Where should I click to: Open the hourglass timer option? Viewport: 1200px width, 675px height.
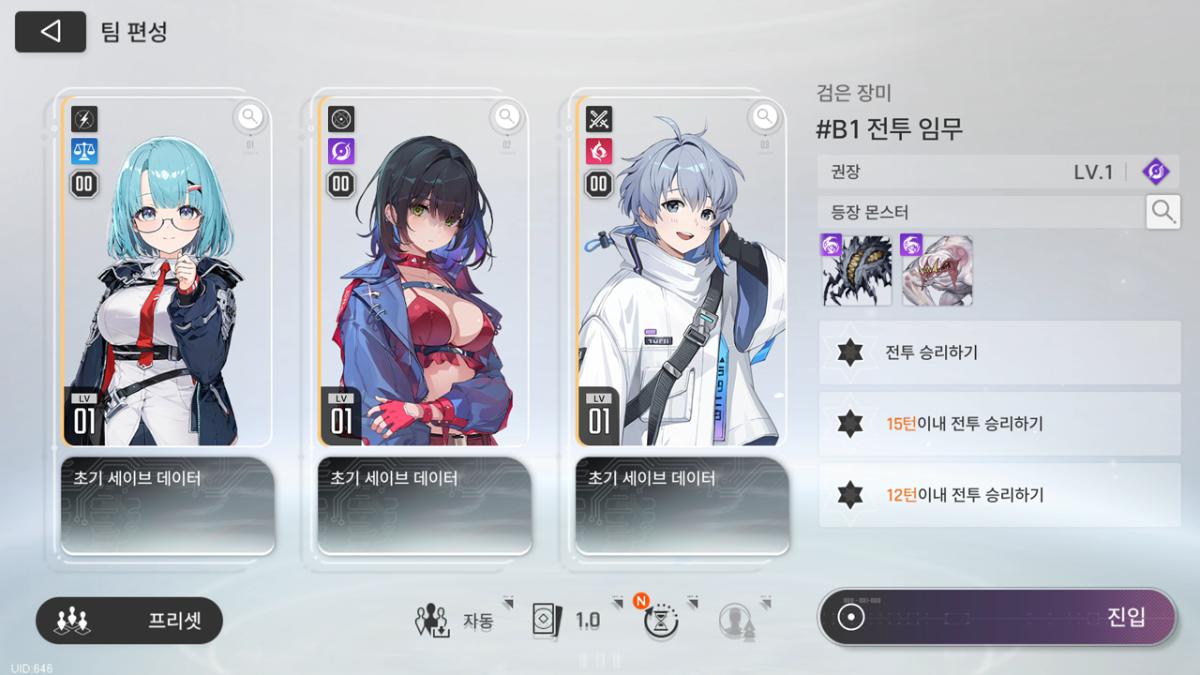click(x=661, y=621)
